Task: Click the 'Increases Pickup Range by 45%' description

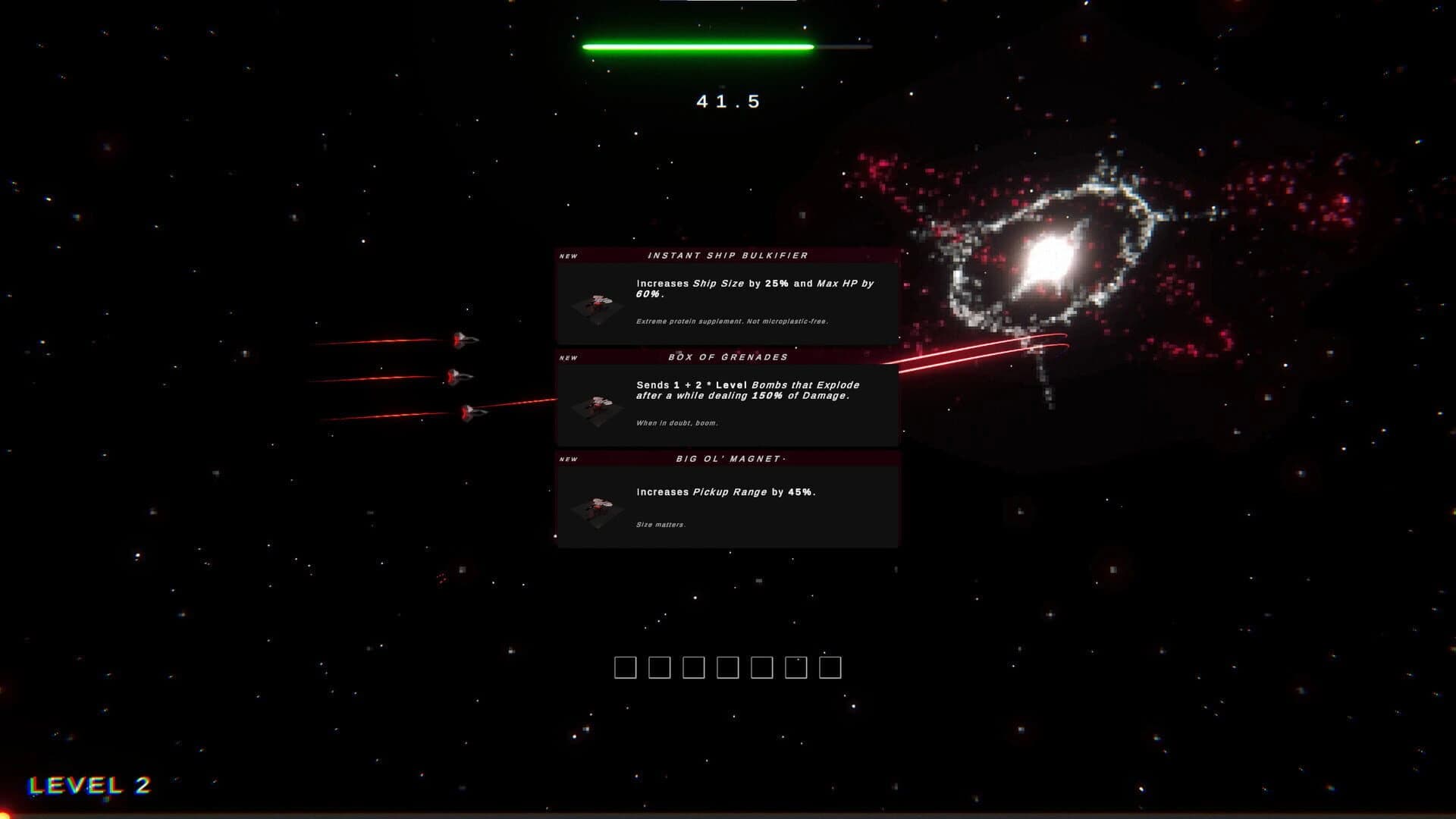Action: [726, 493]
